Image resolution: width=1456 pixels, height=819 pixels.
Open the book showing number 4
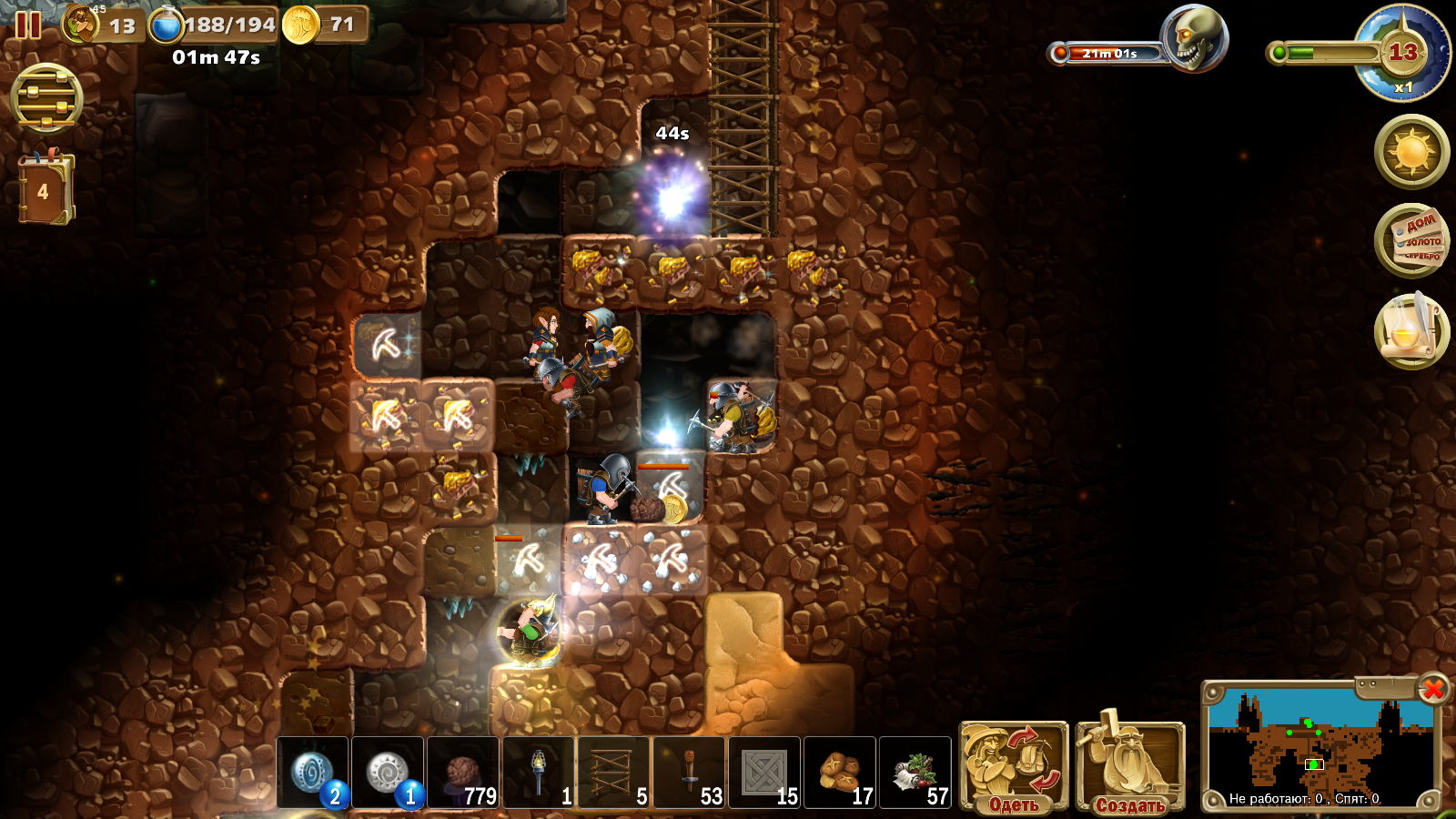tap(45, 189)
